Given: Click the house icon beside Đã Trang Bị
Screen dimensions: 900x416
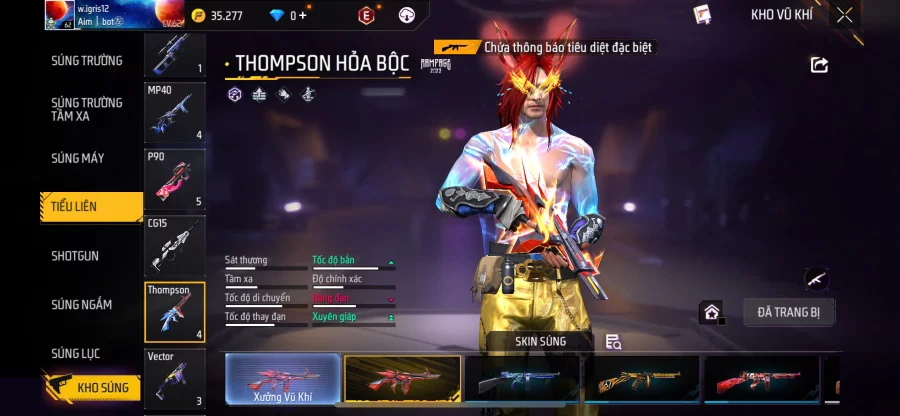Looking at the screenshot, I should [x=711, y=312].
